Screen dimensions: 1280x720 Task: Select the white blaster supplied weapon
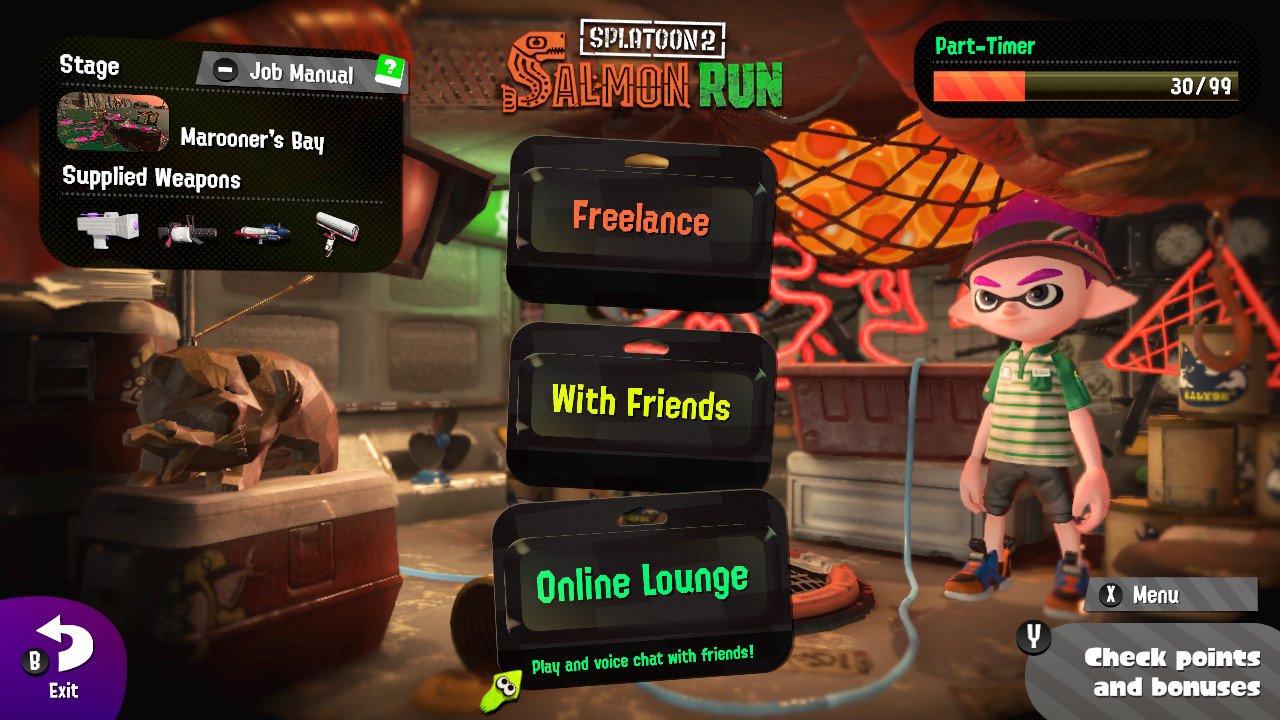105,228
